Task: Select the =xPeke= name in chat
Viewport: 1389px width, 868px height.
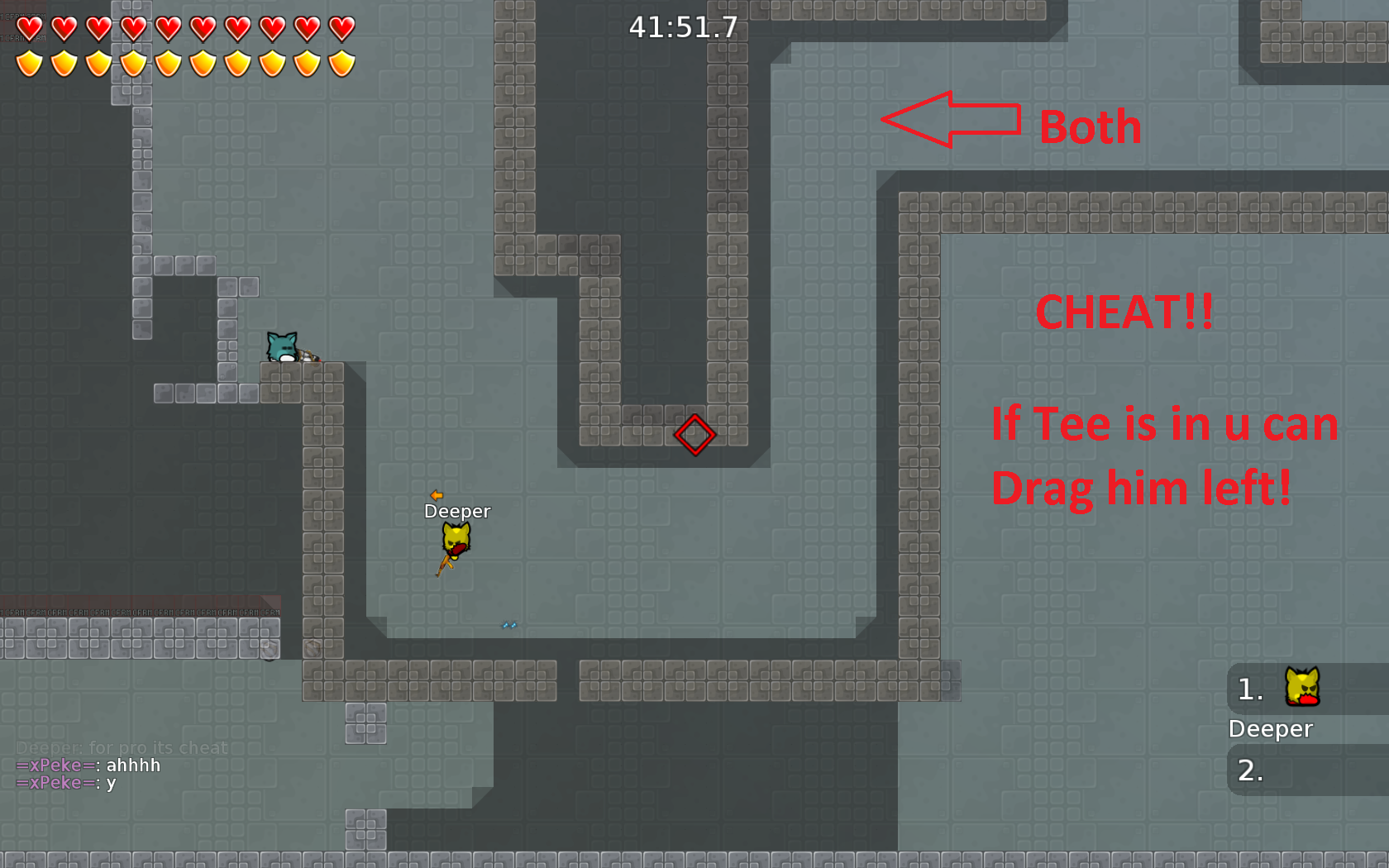Action: coord(54,765)
